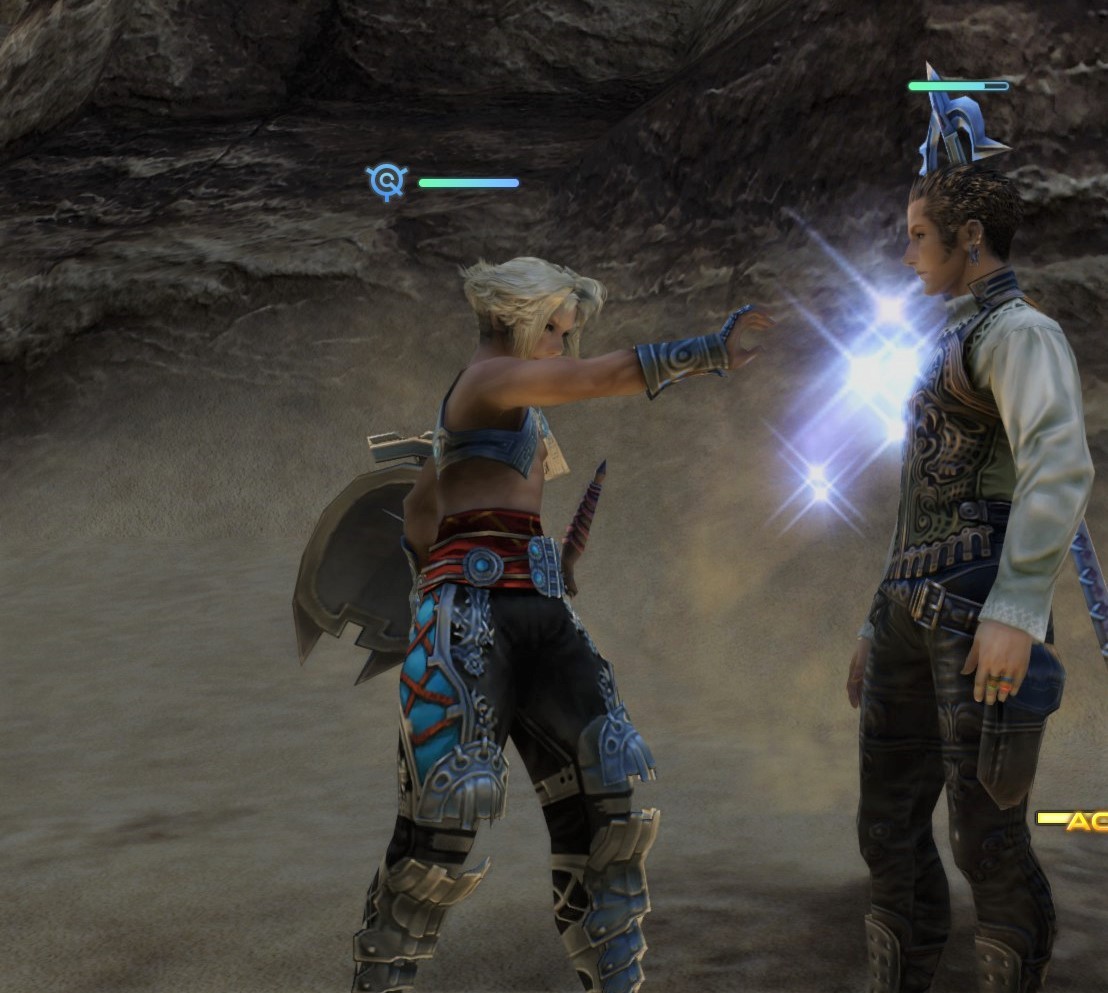The width and height of the screenshot is (1108, 993).
Task: Click the blue target reticle icon
Action: click(386, 182)
